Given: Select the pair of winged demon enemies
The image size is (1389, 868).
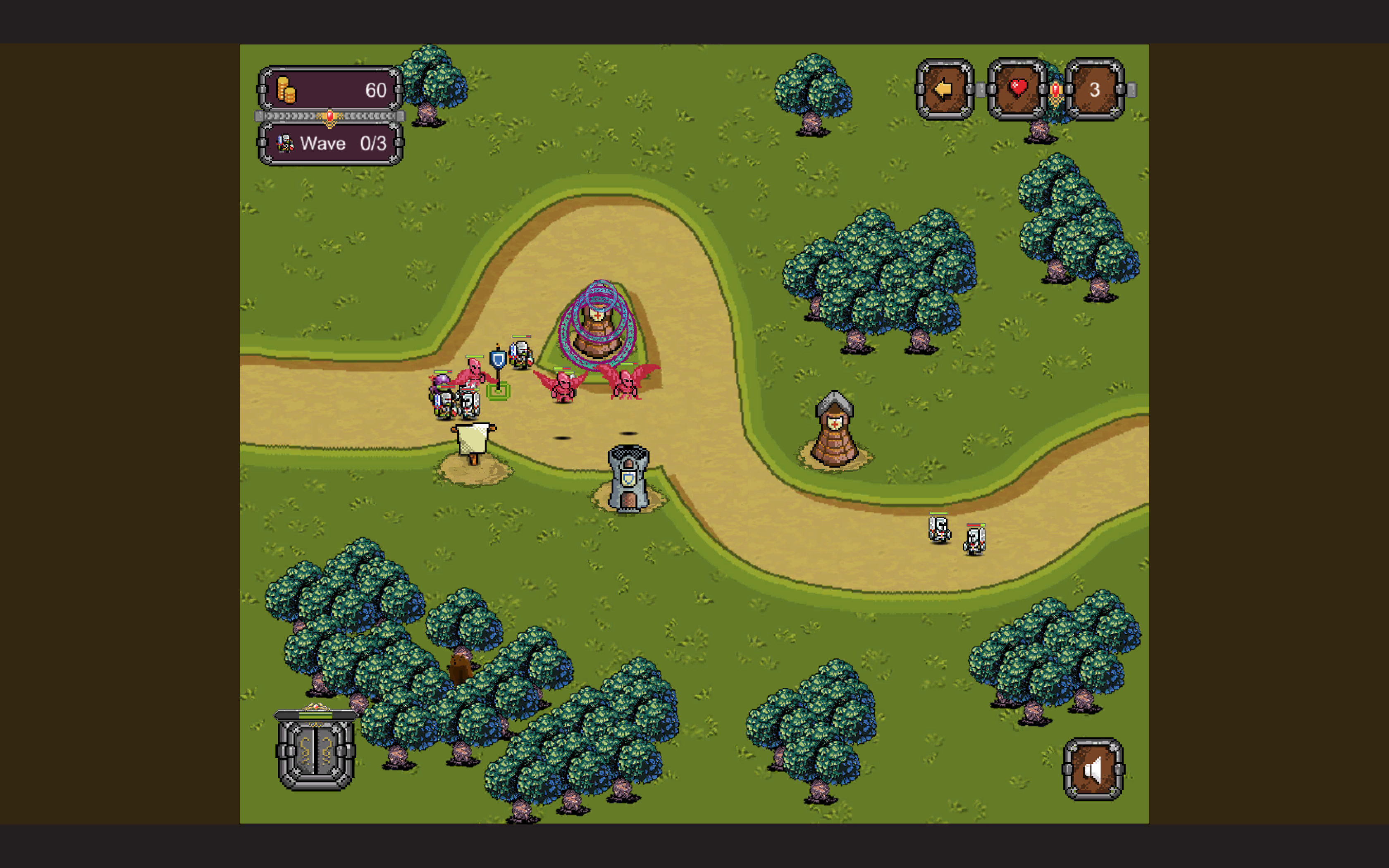Looking at the screenshot, I should (594, 386).
